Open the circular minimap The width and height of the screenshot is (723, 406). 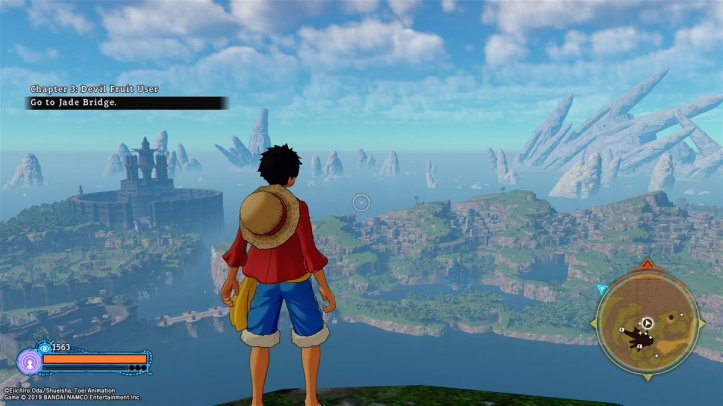click(x=646, y=324)
